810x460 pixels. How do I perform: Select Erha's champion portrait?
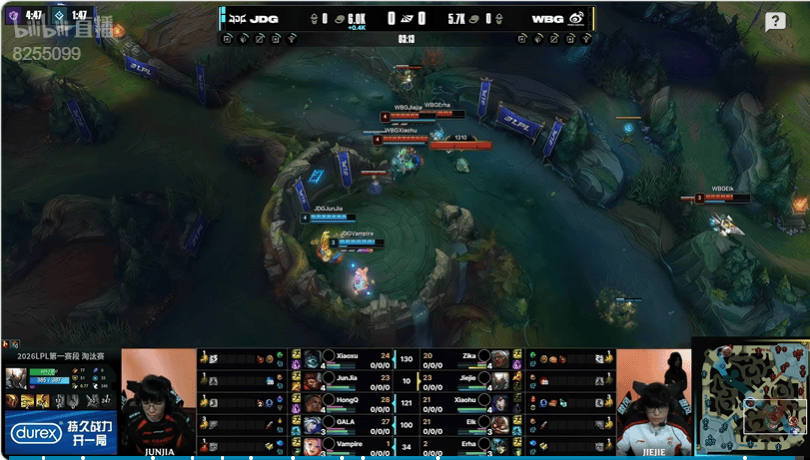(501, 444)
